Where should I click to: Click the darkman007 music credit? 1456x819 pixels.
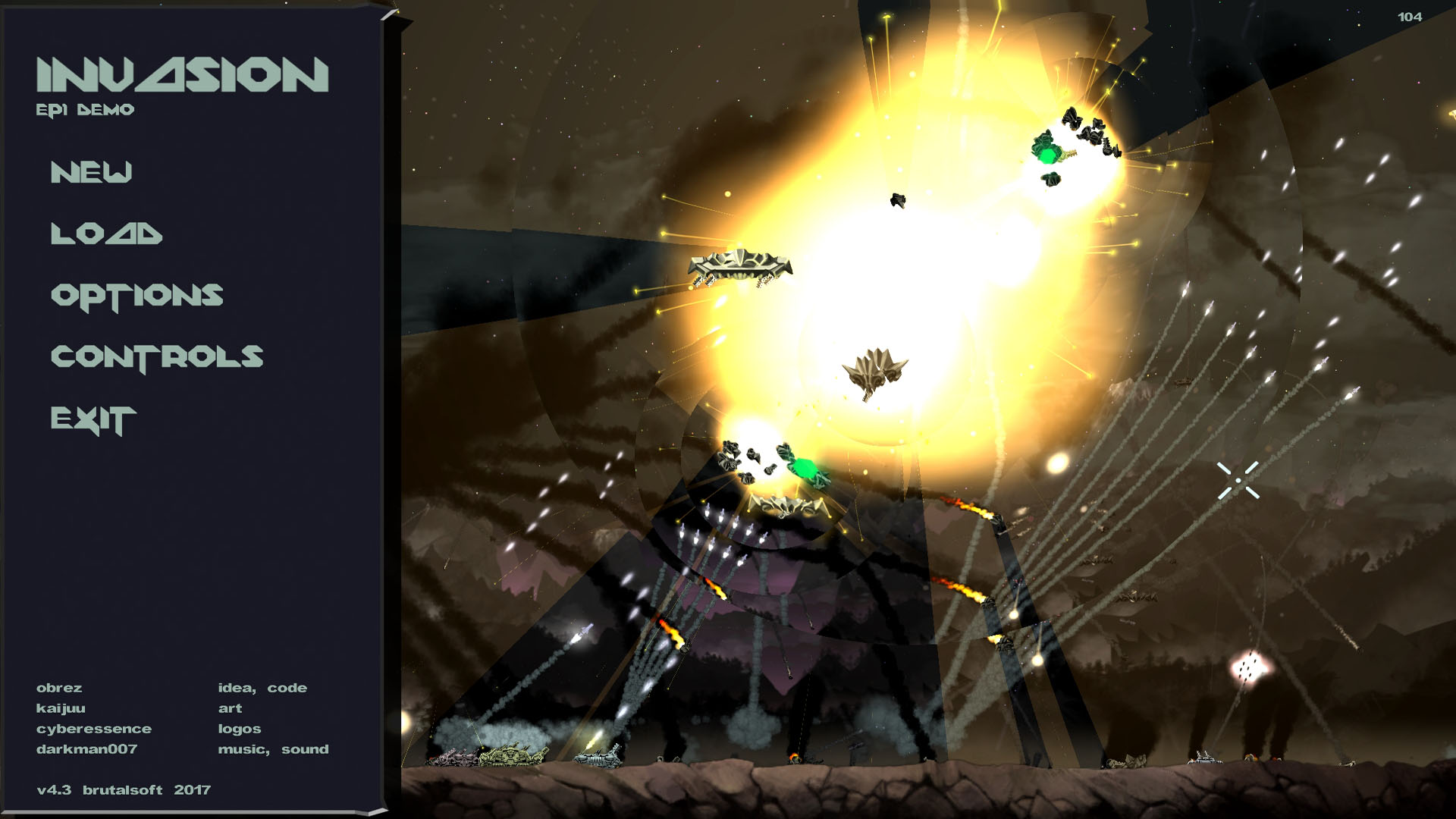click(85, 749)
